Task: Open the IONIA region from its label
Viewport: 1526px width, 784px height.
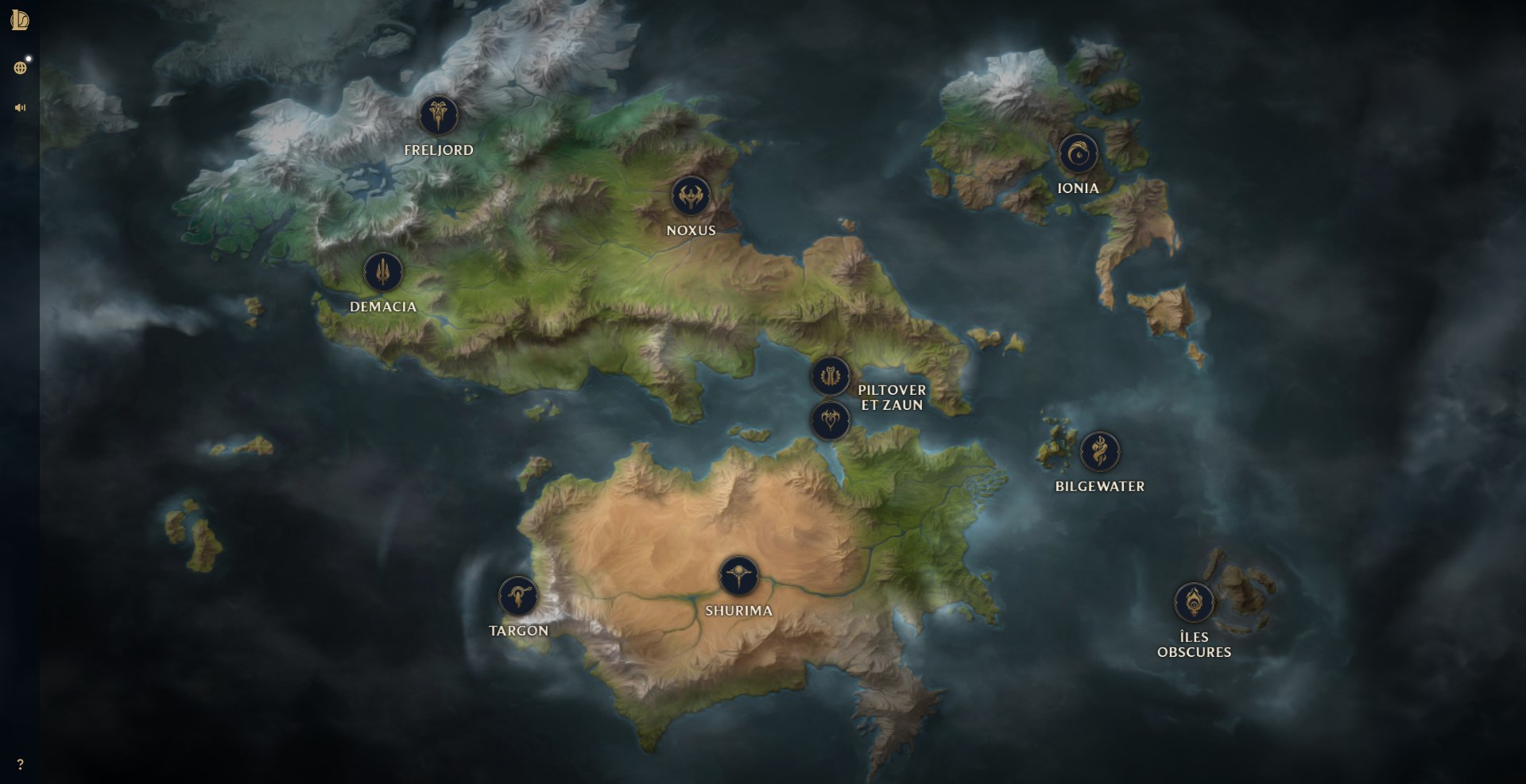Action: 1079,188
